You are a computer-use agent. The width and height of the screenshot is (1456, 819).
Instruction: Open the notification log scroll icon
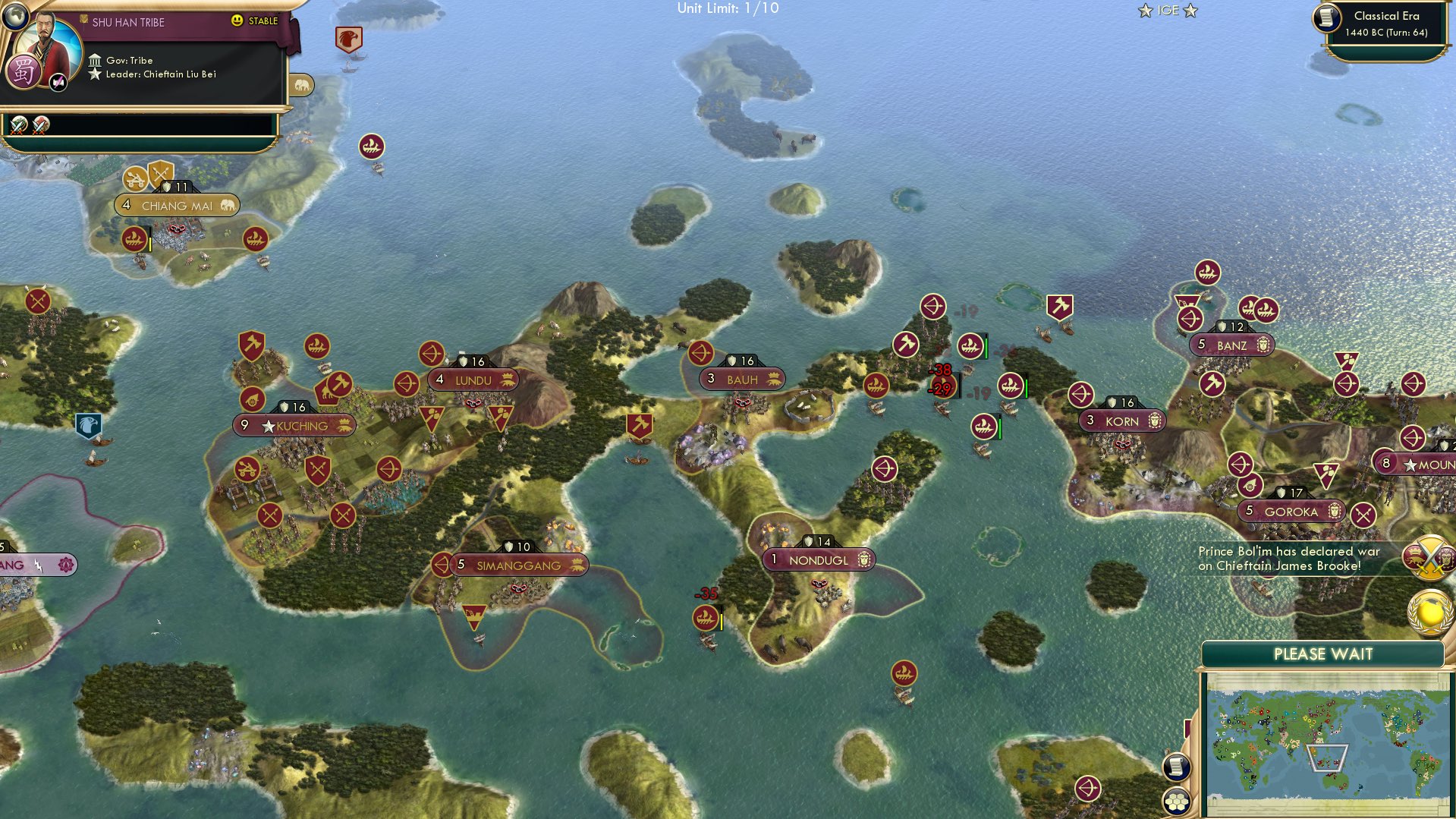point(1176,767)
